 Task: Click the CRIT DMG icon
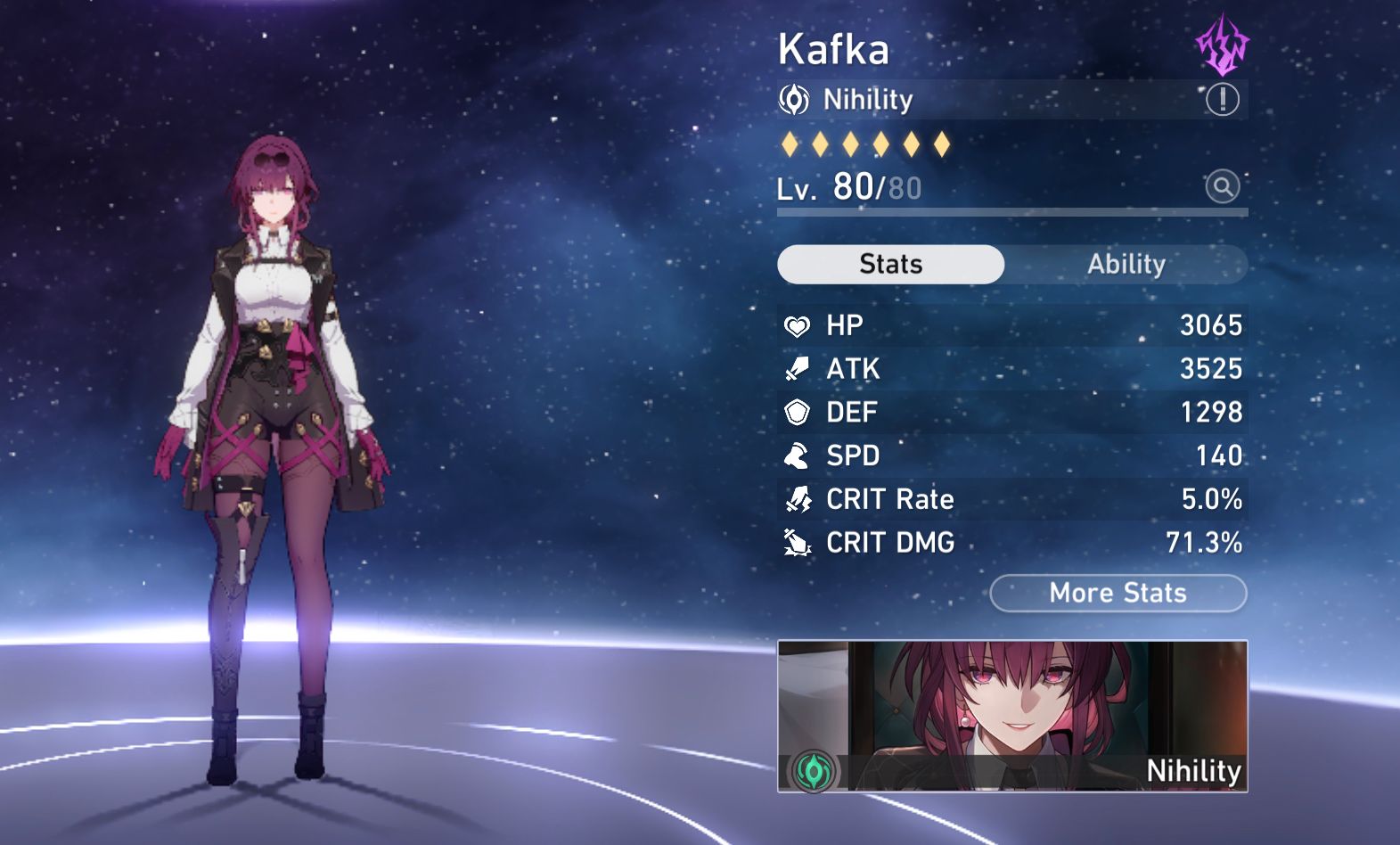point(798,543)
